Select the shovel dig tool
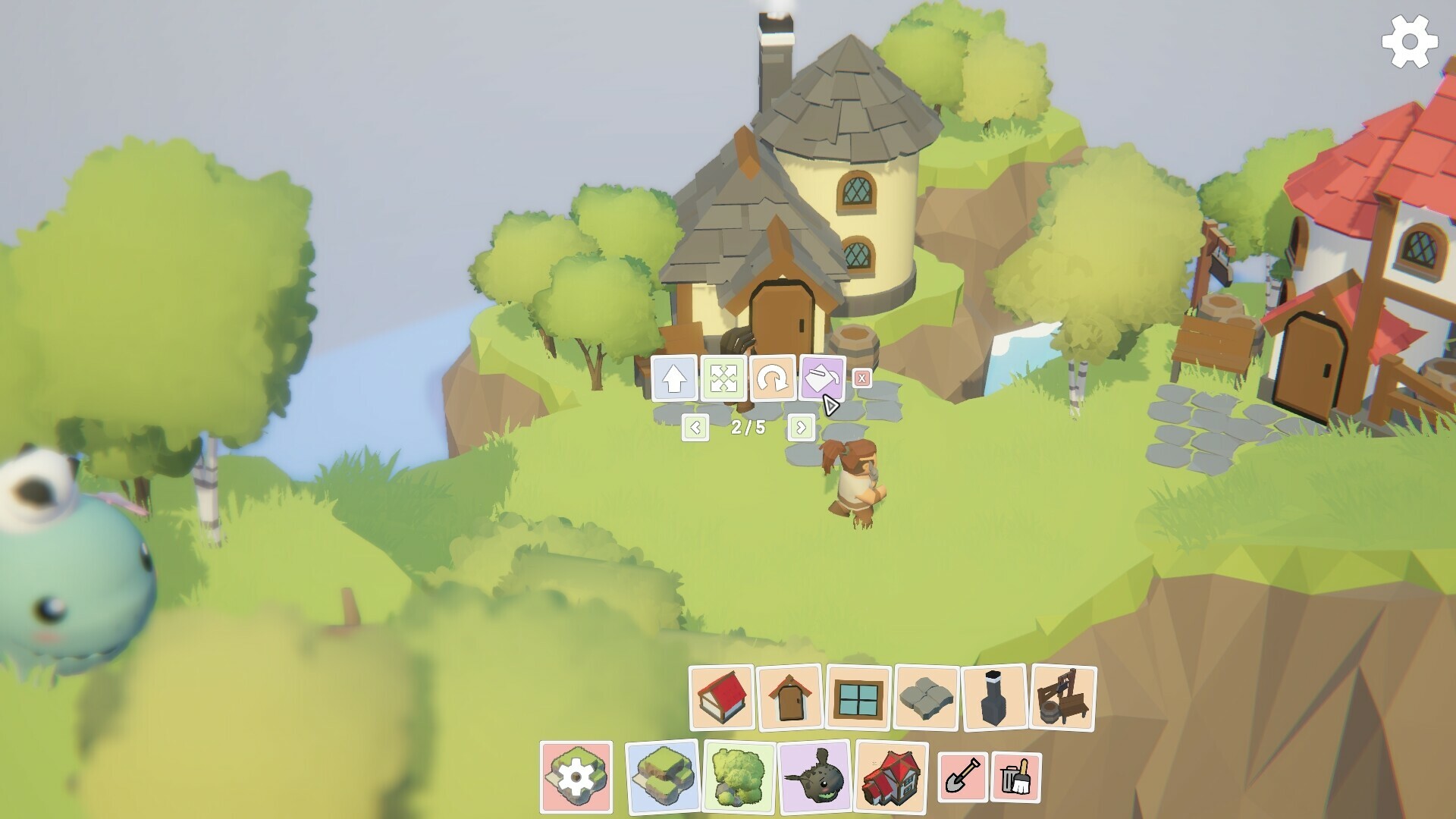 click(x=963, y=777)
